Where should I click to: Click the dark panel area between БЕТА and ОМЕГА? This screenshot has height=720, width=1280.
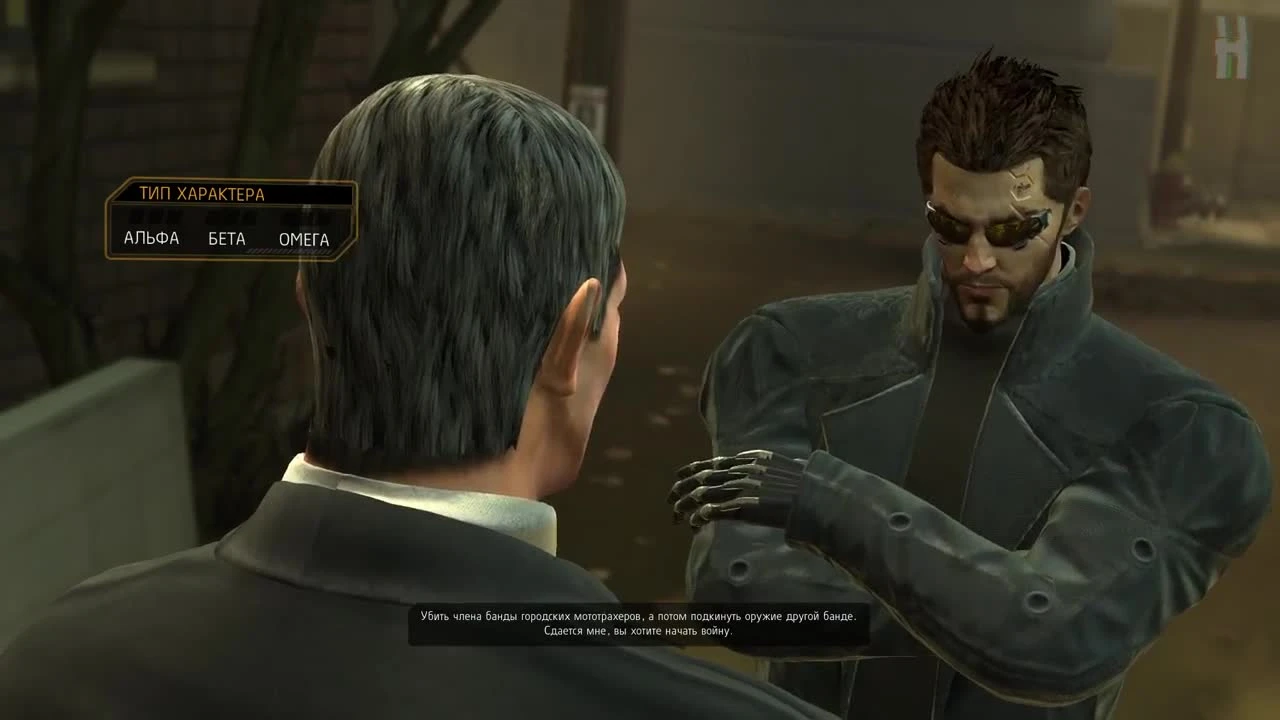[264, 239]
